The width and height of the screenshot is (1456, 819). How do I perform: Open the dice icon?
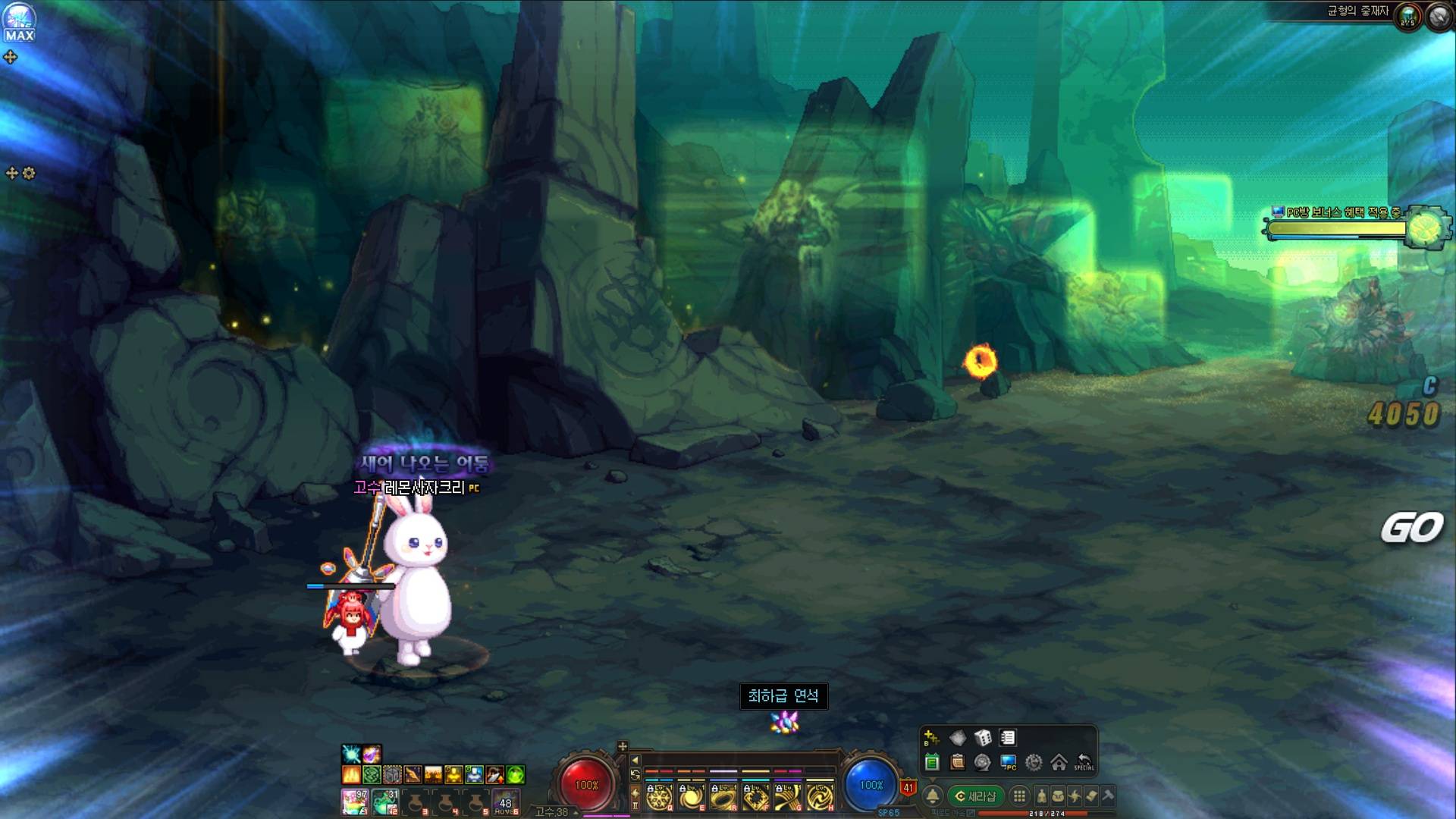(x=983, y=738)
